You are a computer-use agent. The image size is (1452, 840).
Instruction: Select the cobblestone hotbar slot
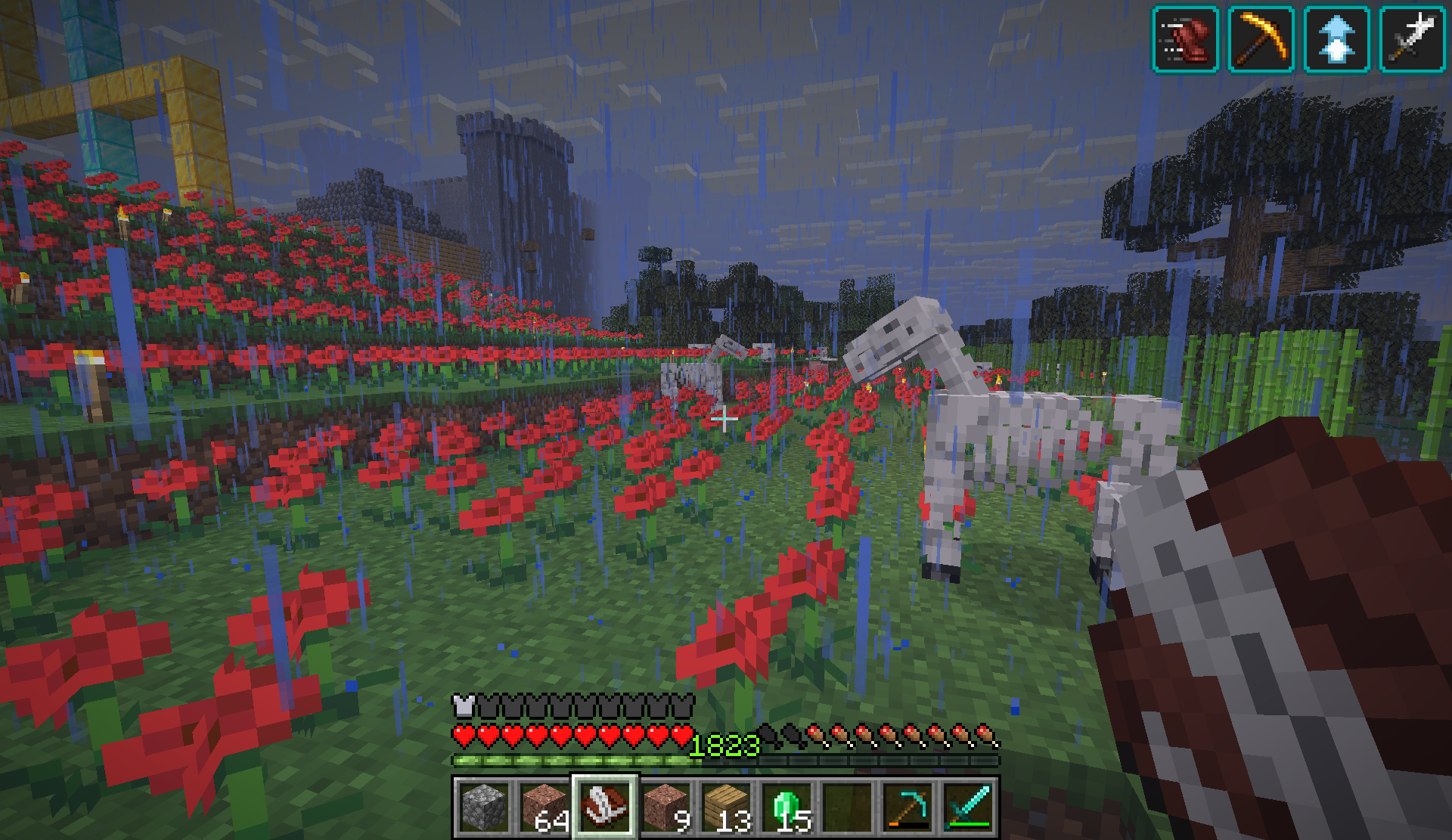482,807
